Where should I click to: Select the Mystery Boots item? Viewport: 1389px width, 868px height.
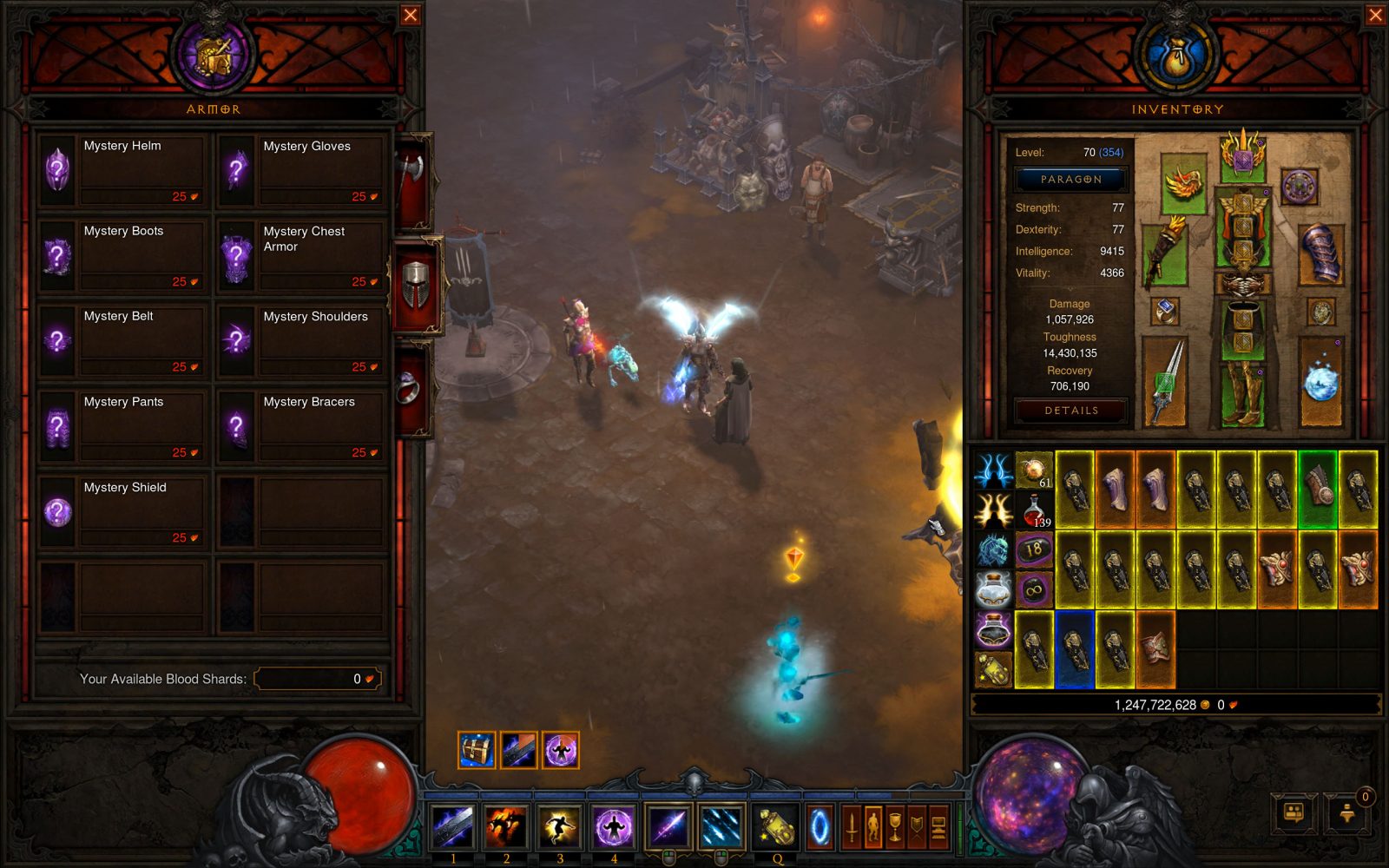pos(122,255)
